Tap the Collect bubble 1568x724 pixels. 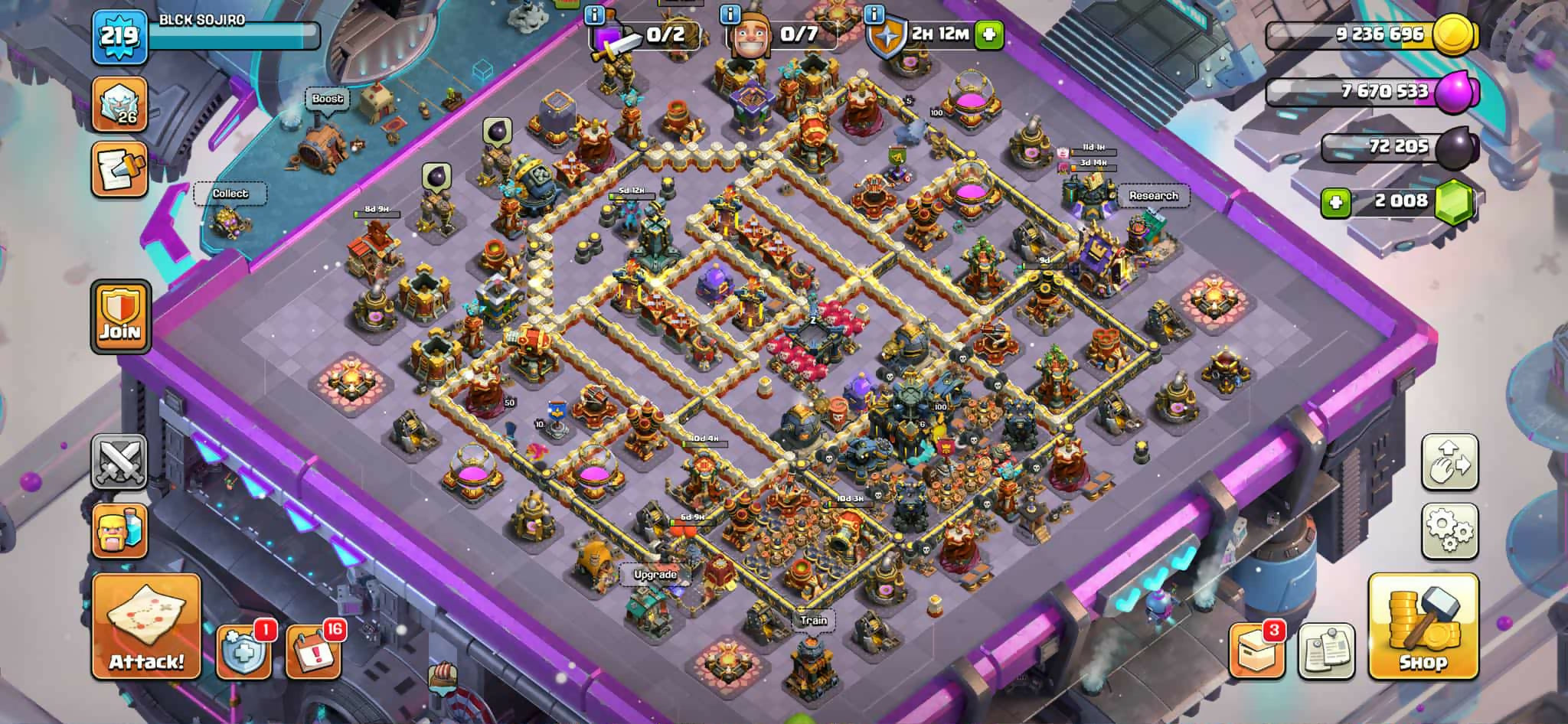[230, 194]
